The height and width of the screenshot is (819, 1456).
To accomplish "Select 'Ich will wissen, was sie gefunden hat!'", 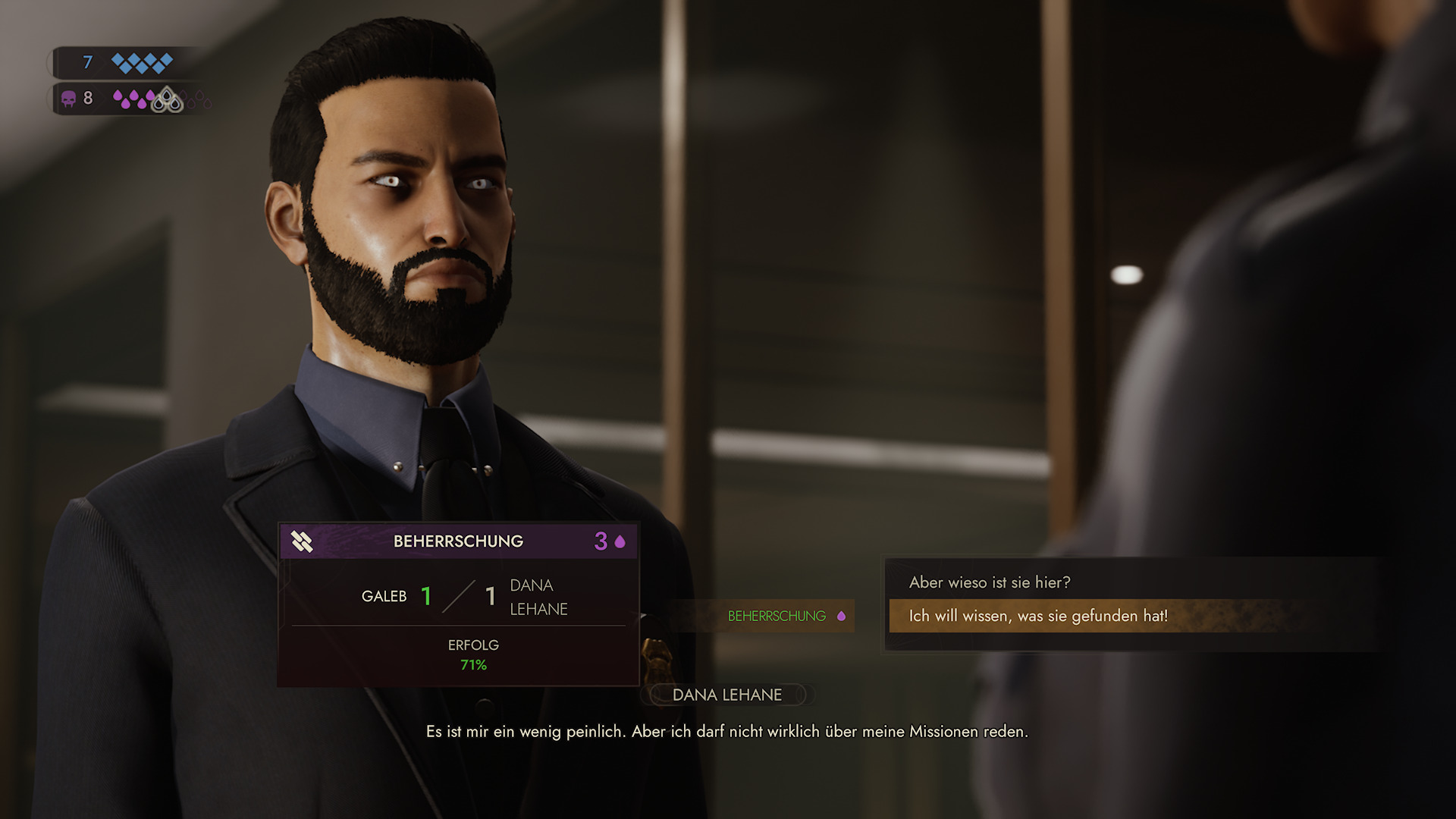I will [x=1037, y=616].
